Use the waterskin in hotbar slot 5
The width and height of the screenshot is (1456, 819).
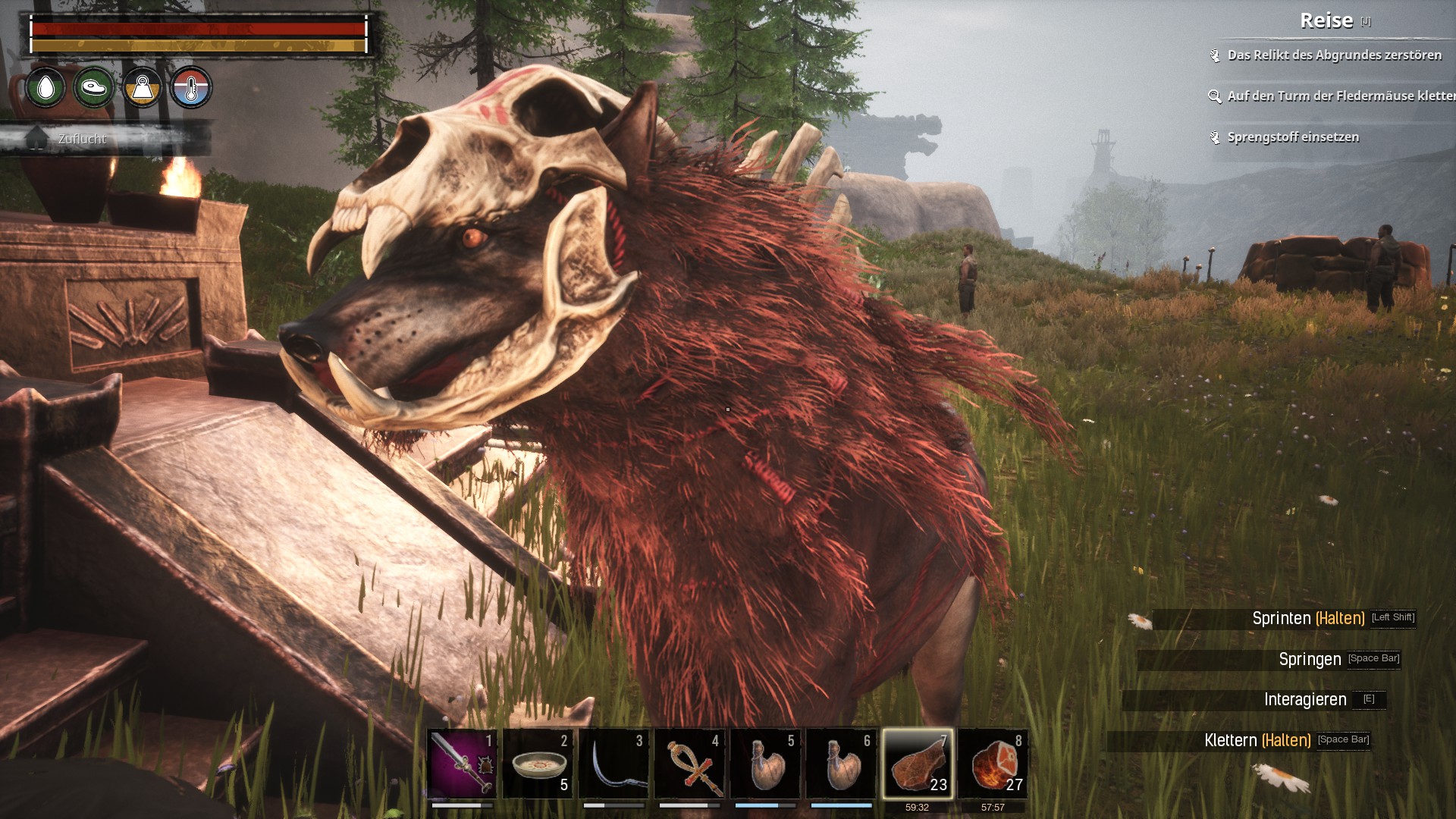(765, 764)
